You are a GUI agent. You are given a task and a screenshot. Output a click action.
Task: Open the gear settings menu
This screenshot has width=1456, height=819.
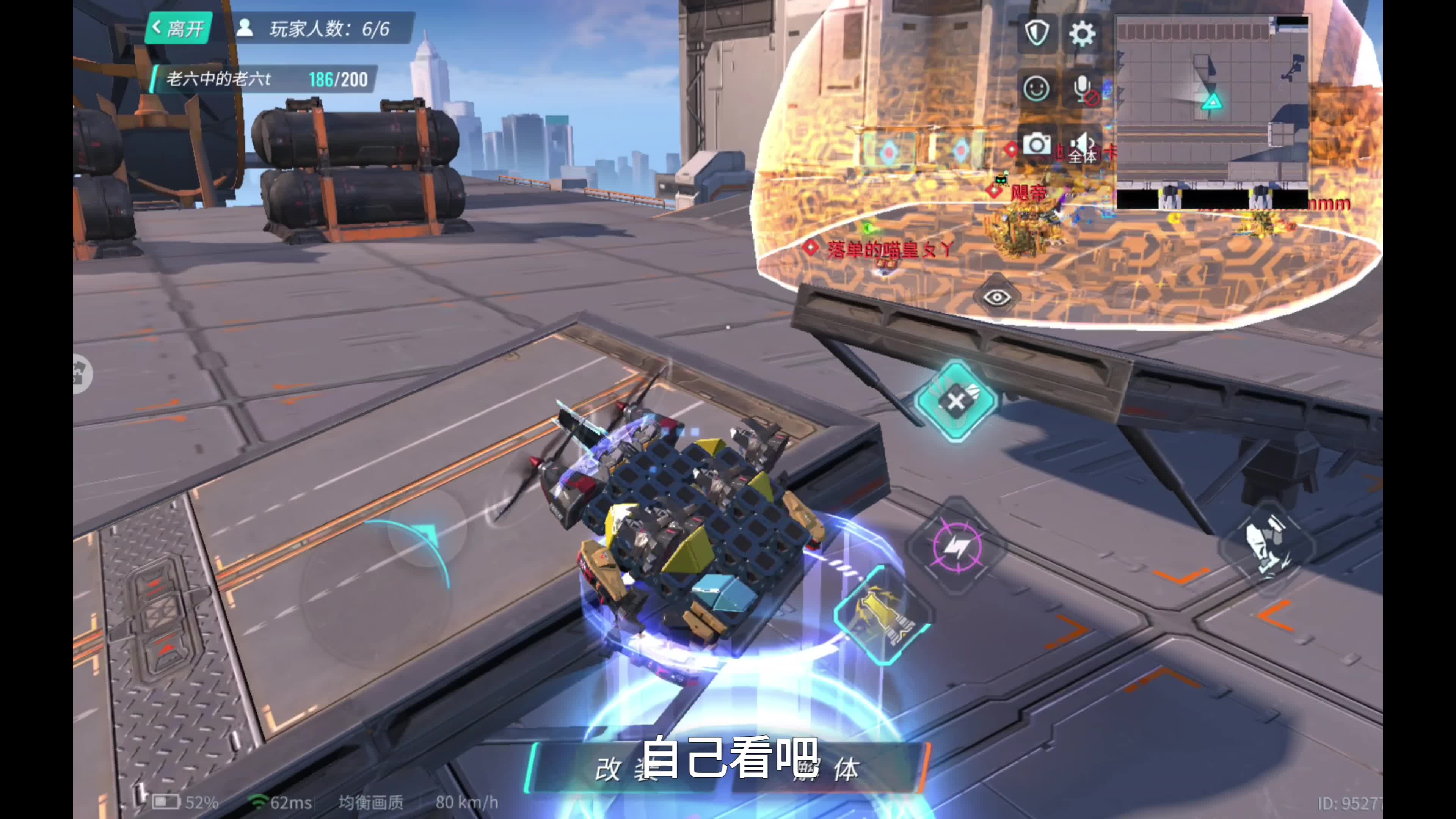[1082, 34]
